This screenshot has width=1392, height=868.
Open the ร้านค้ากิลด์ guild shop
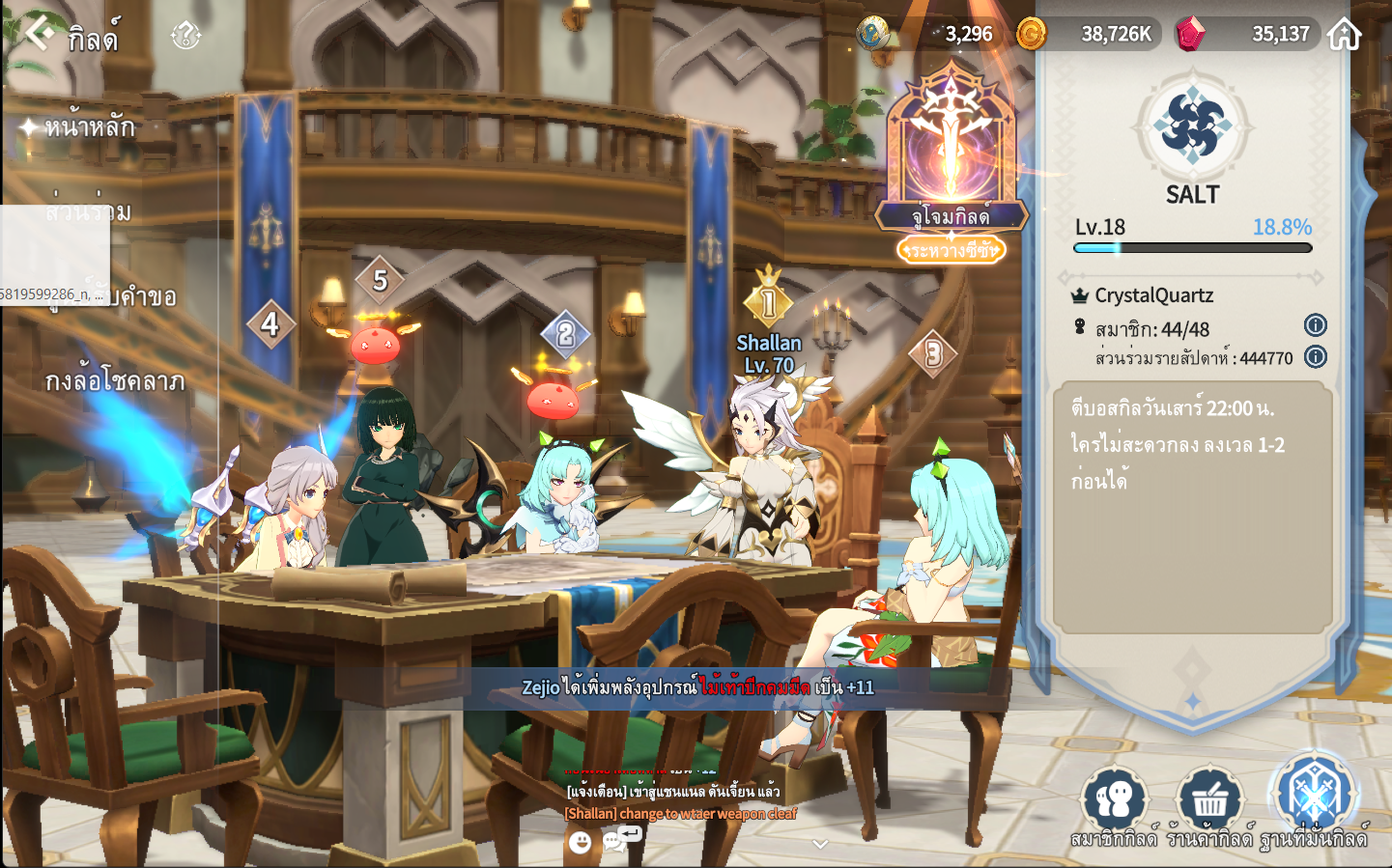click(1209, 805)
